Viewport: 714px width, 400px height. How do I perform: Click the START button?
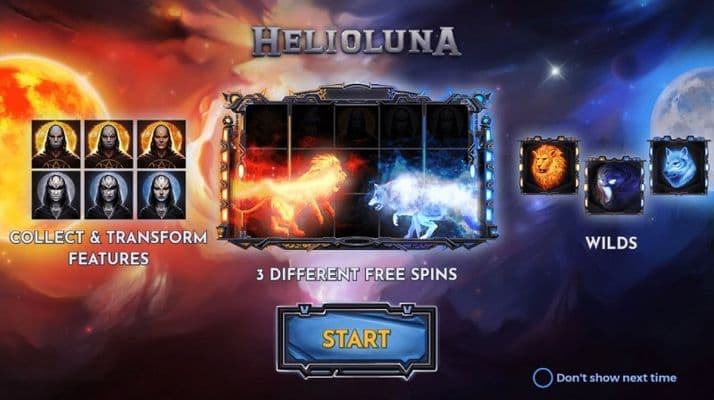click(356, 339)
